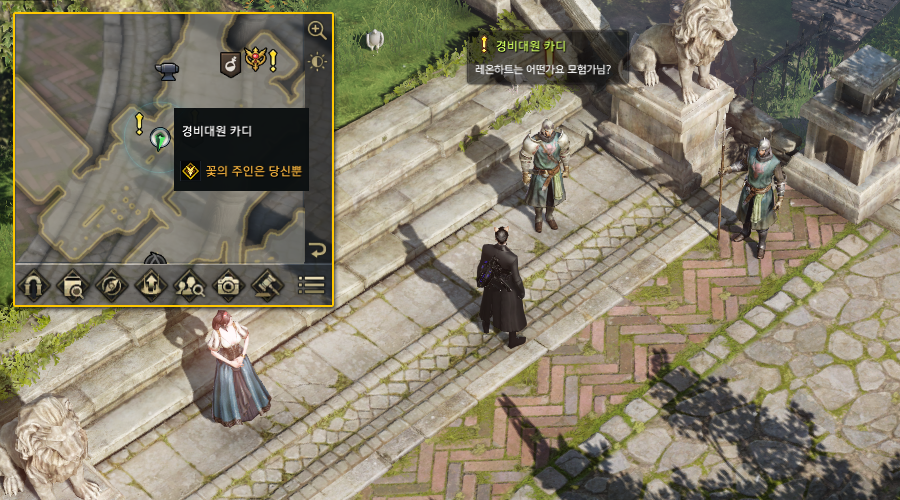Select the house with up-arrow toolbar icon
The image size is (900, 500).
(x=149, y=285)
